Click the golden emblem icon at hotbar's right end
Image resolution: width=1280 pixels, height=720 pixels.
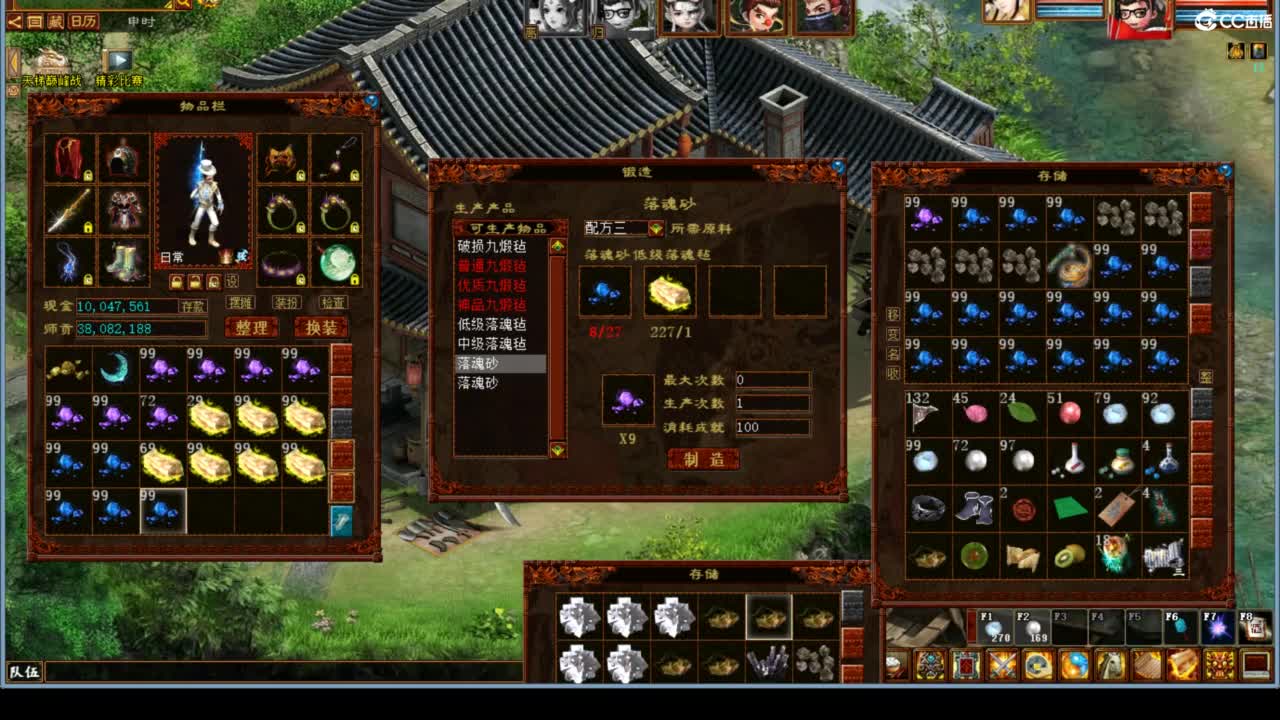(1219, 664)
